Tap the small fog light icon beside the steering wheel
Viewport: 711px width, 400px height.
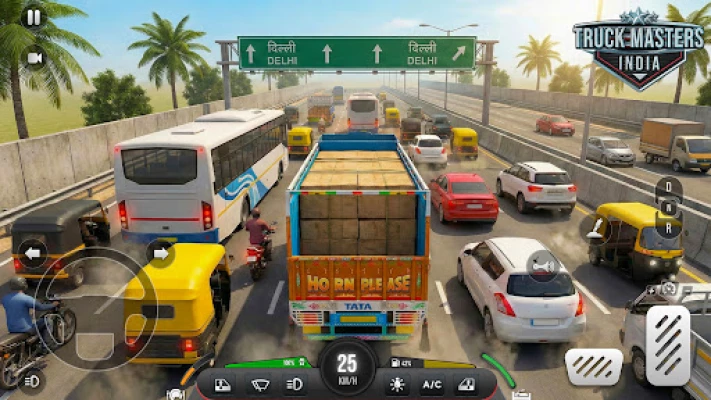pyautogui.click(x=31, y=380)
